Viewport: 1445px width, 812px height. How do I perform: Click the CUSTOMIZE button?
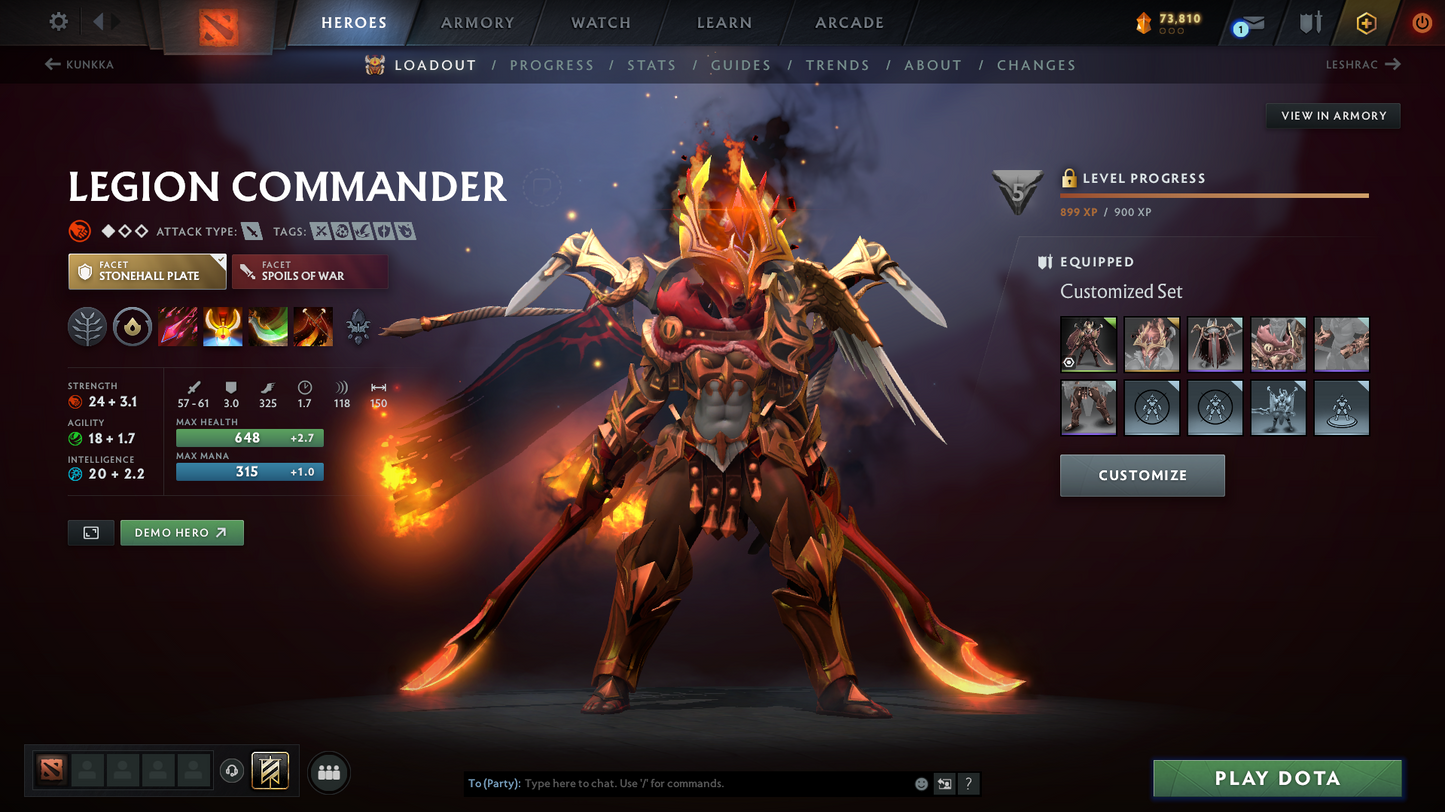[1142, 475]
